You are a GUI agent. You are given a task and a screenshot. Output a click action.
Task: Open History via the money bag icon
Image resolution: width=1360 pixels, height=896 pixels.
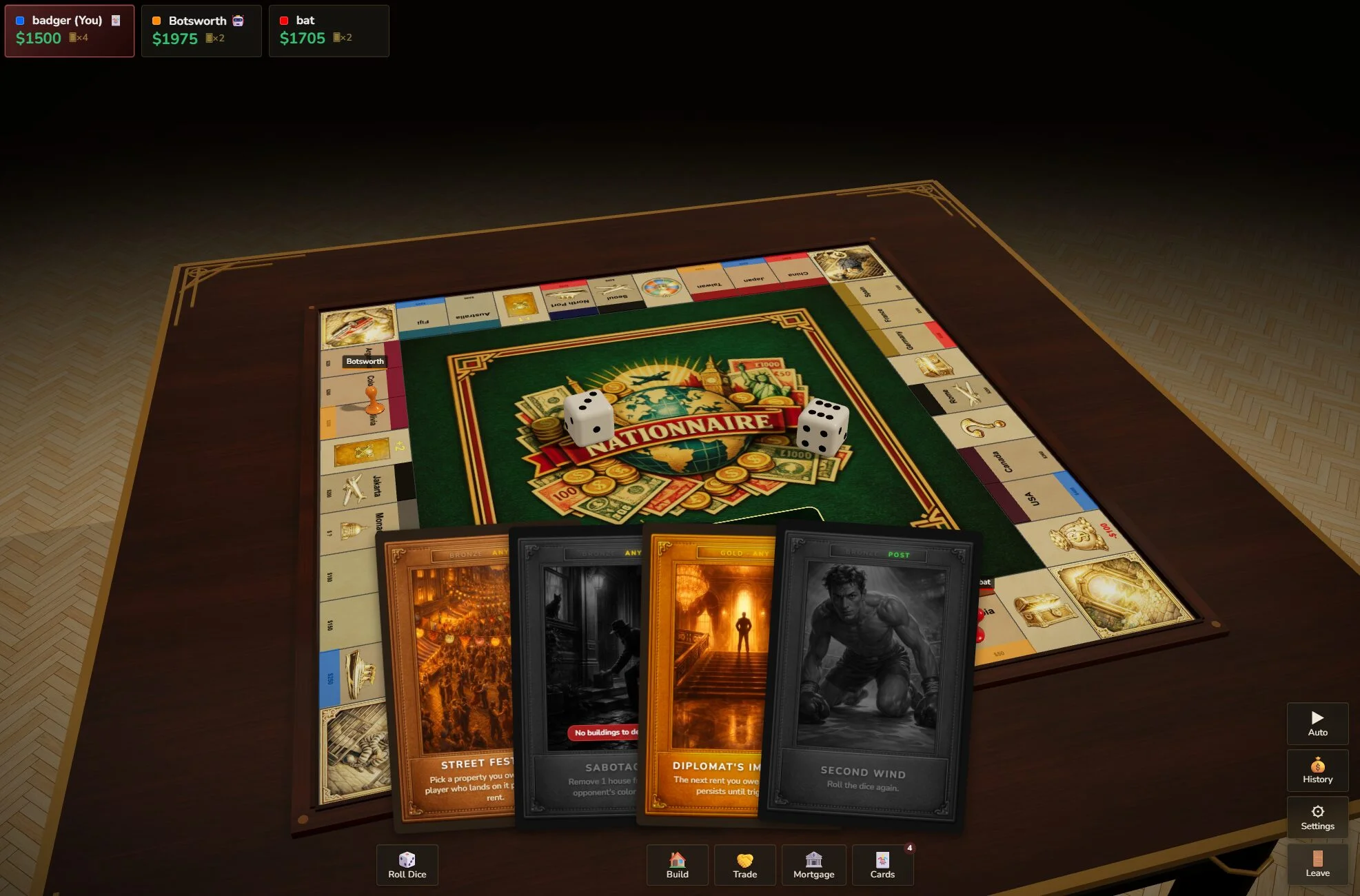coord(1317,764)
